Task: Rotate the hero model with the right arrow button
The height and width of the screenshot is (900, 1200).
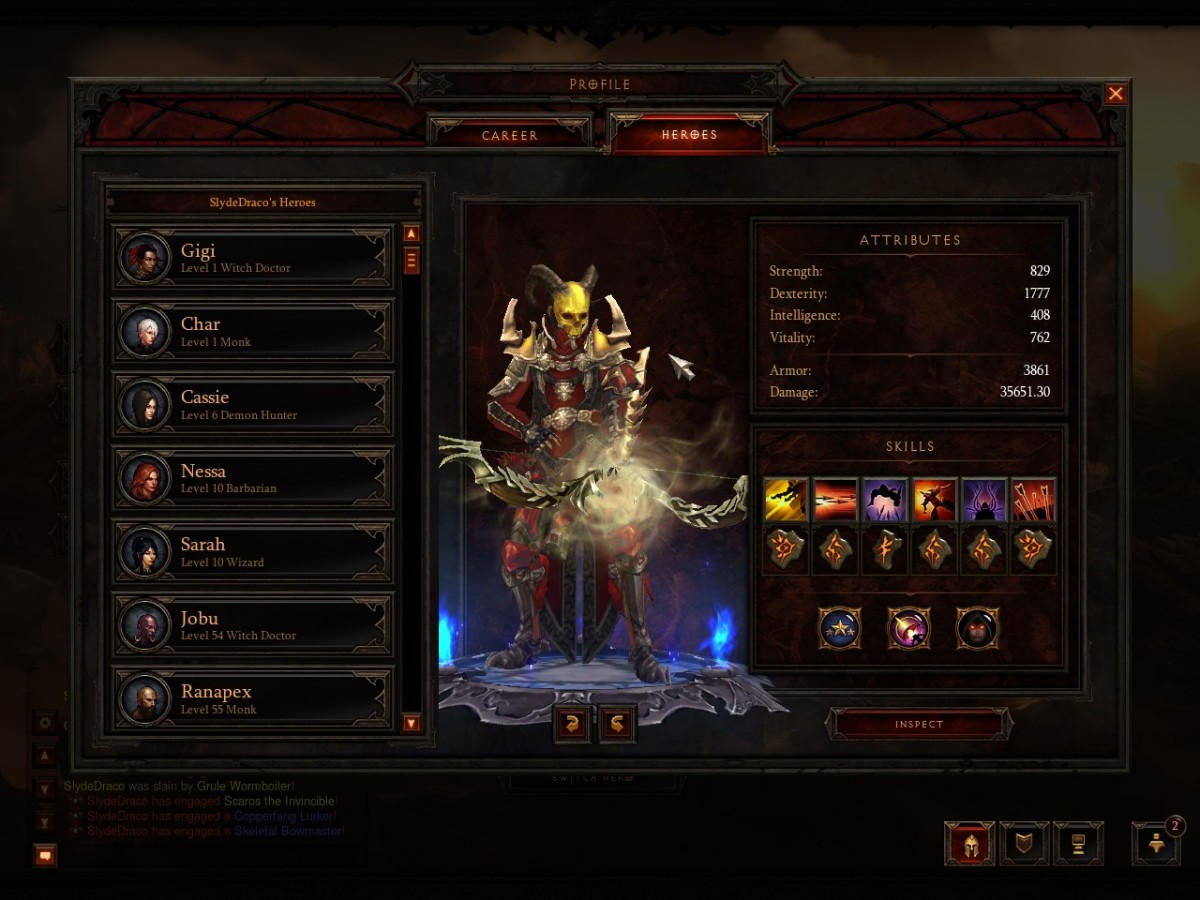Action: click(617, 723)
